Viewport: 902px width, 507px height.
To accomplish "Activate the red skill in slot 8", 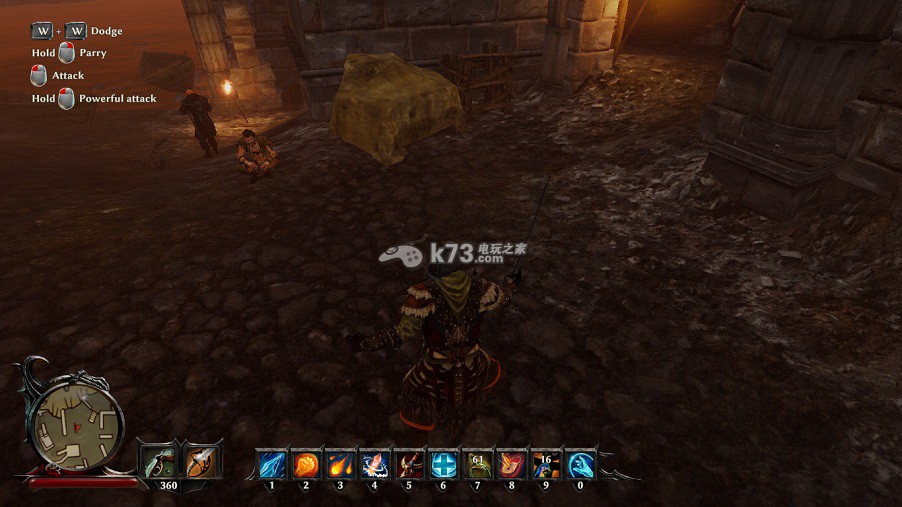I will (x=511, y=464).
